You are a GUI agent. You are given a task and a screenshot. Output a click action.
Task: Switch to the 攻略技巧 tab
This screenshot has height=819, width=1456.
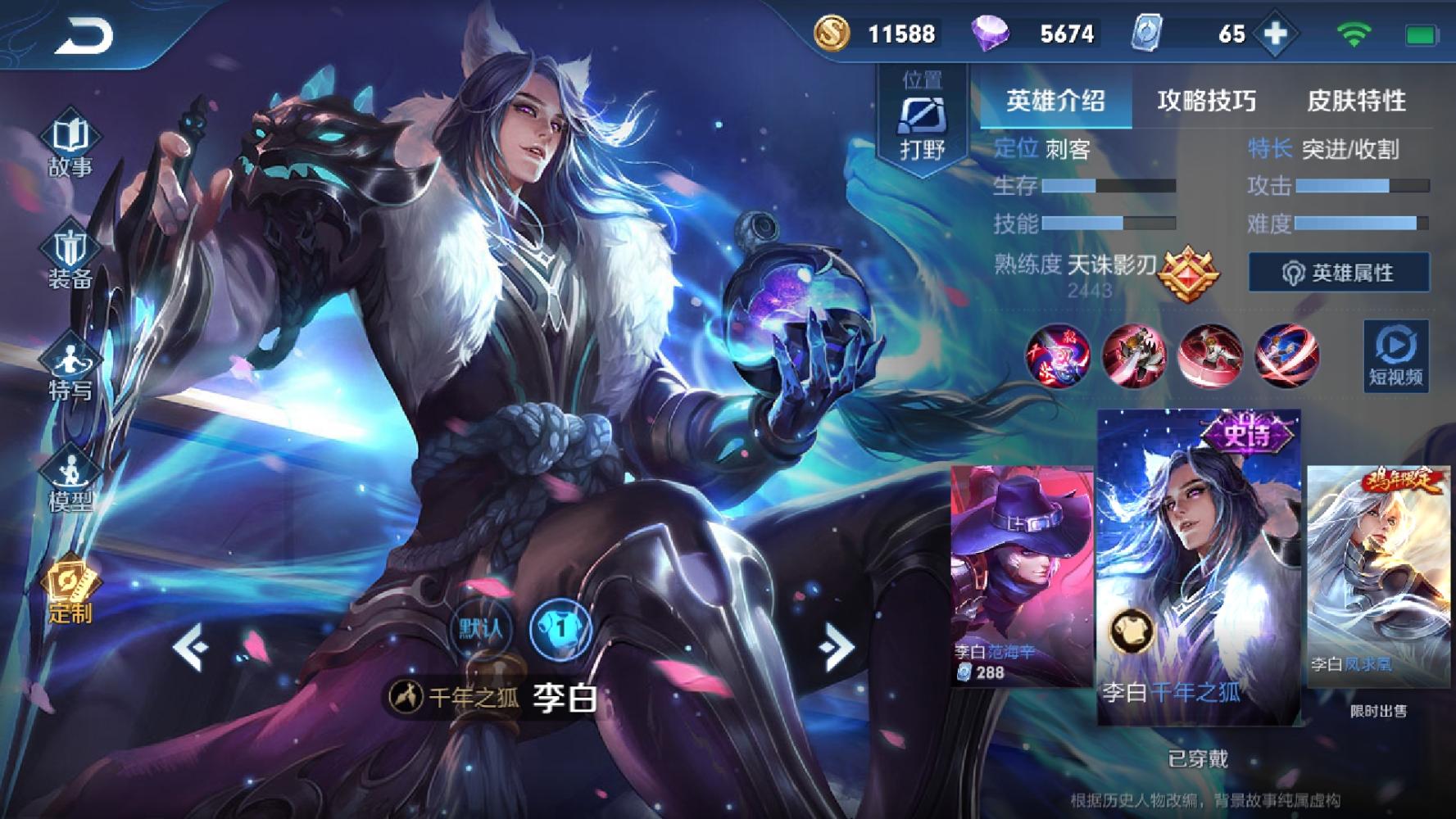tap(1206, 101)
